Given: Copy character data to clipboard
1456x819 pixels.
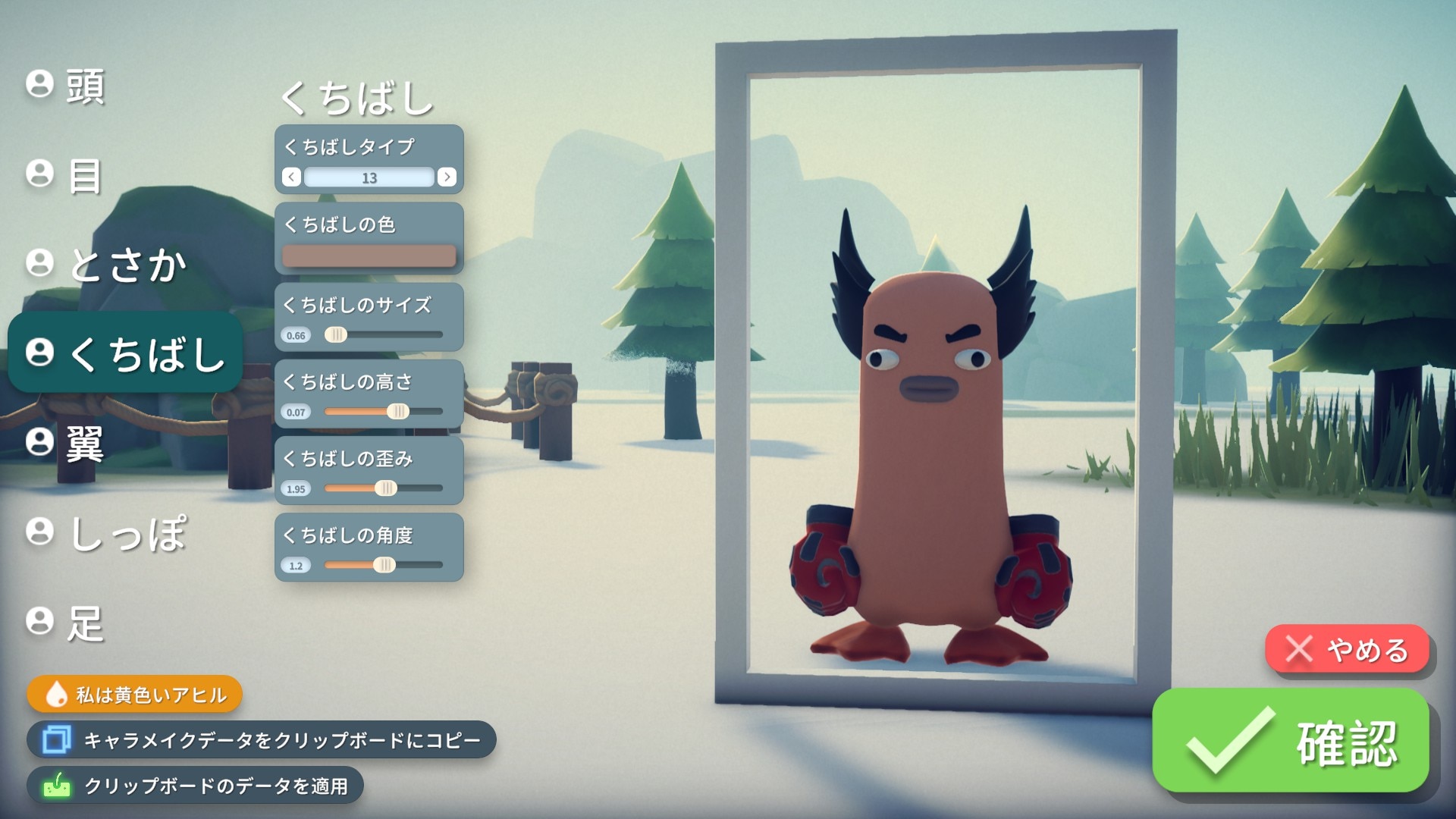Looking at the screenshot, I should click(x=262, y=740).
